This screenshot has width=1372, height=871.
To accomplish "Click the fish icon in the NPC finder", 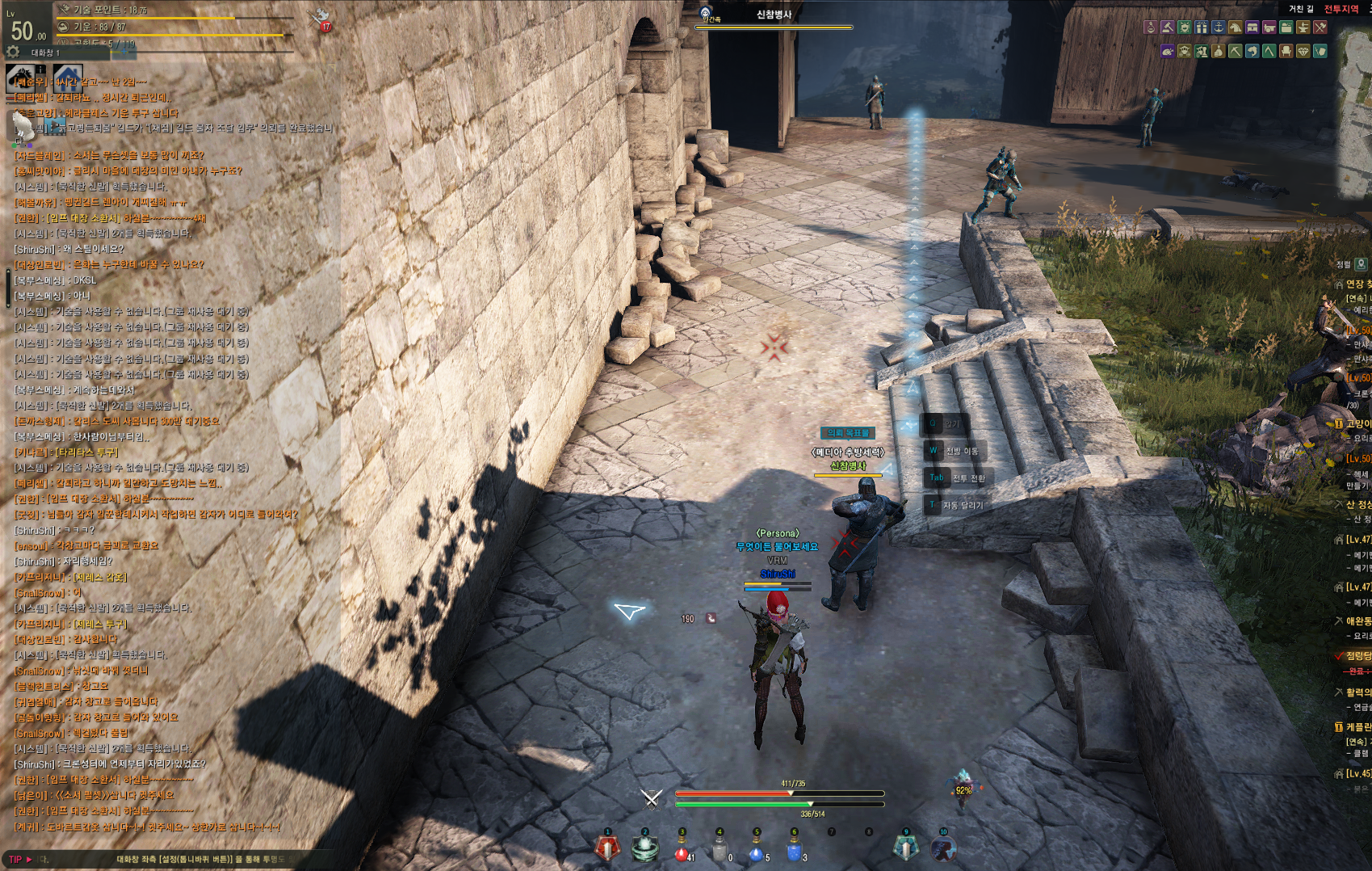I will tap(1252, 51).
